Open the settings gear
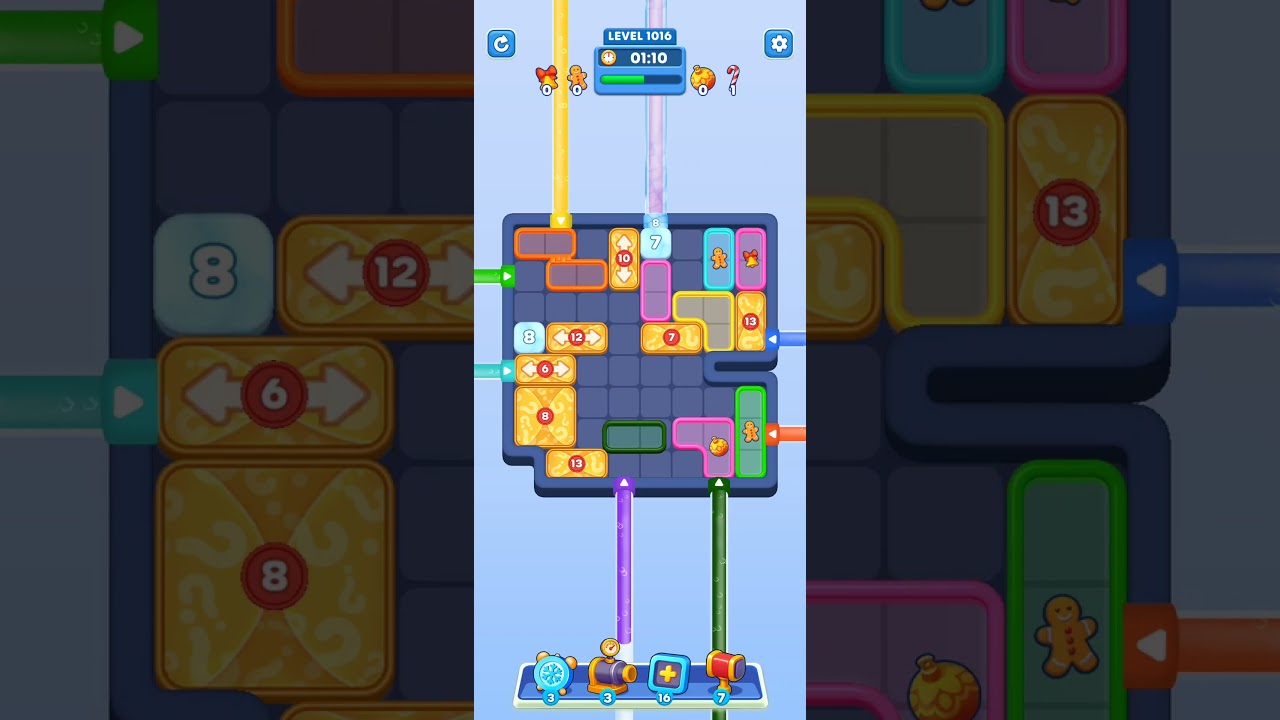 pos(779,44)
